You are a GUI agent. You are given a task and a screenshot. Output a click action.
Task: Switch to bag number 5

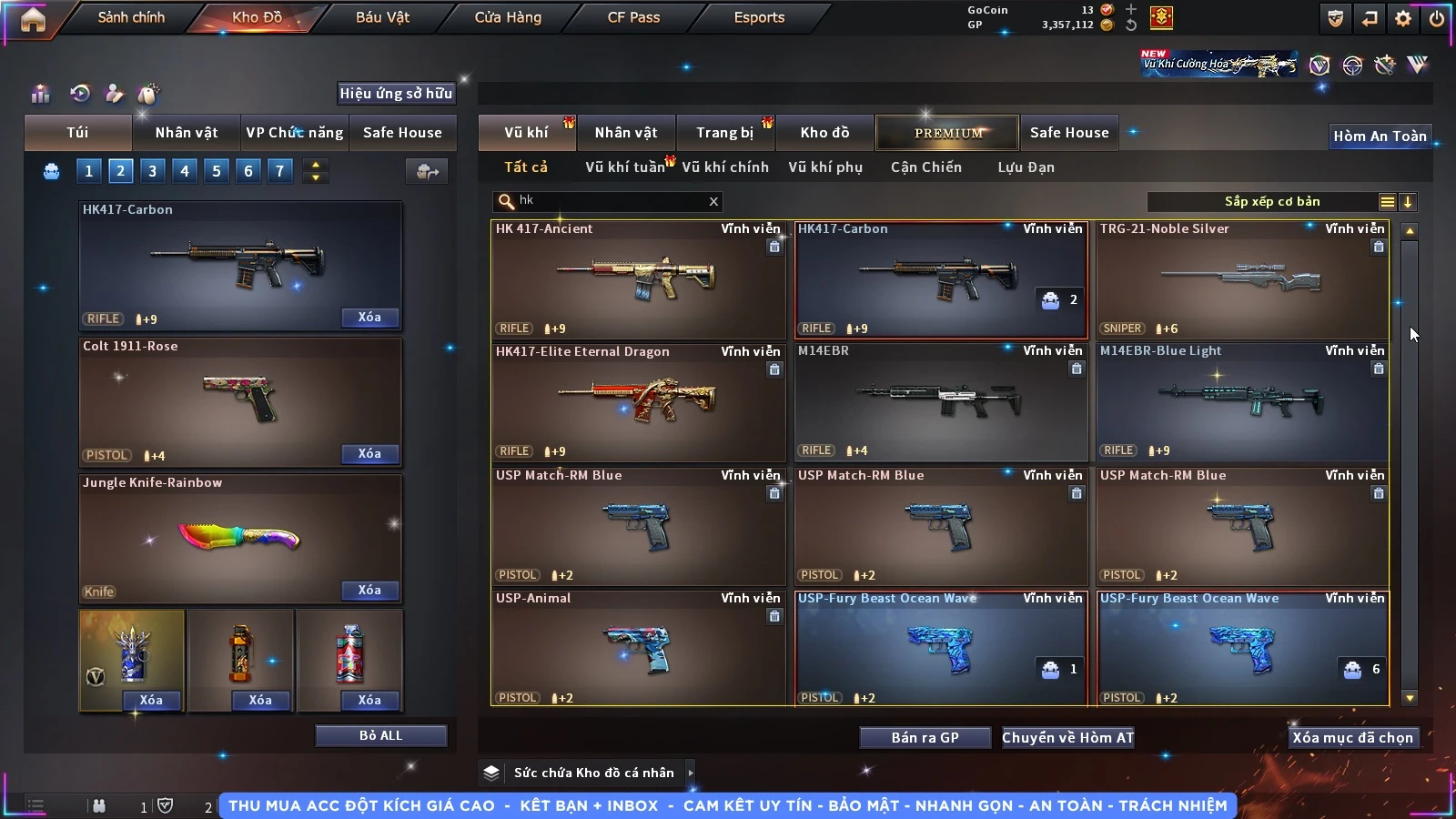pos(217,171)
